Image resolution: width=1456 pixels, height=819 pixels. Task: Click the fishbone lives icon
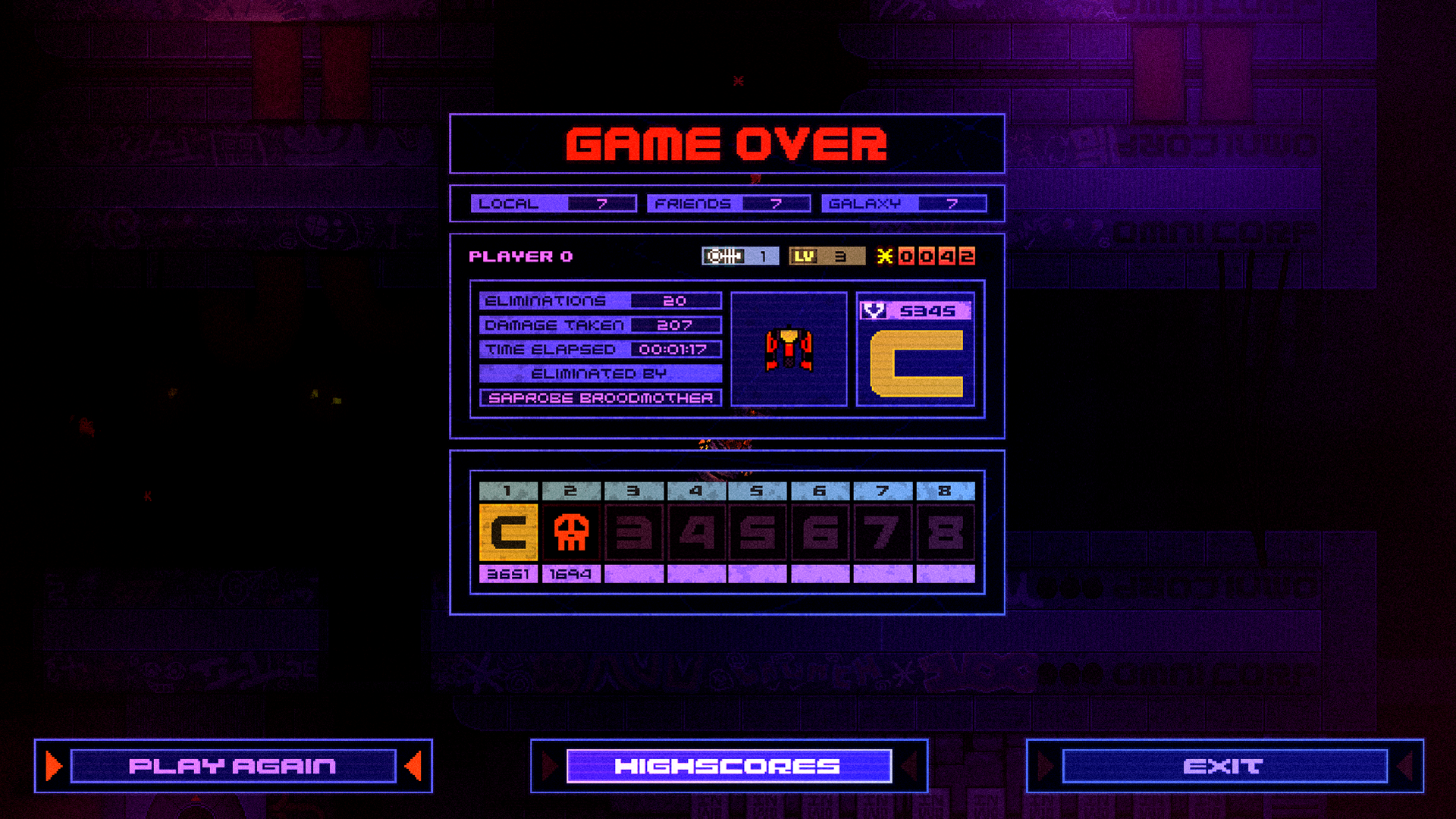point(722,256)
